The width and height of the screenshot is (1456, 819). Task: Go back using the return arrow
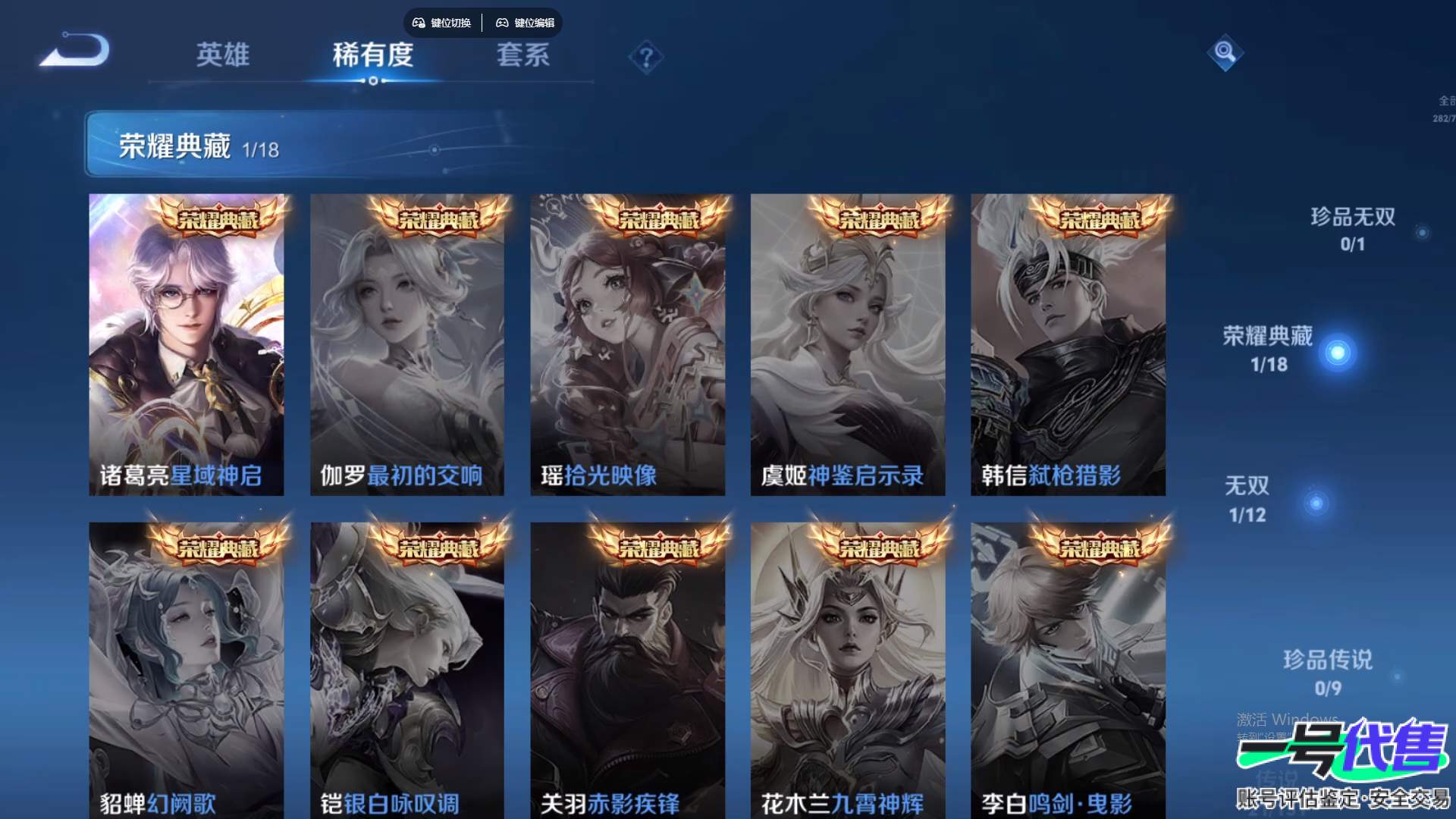[76, 51]
